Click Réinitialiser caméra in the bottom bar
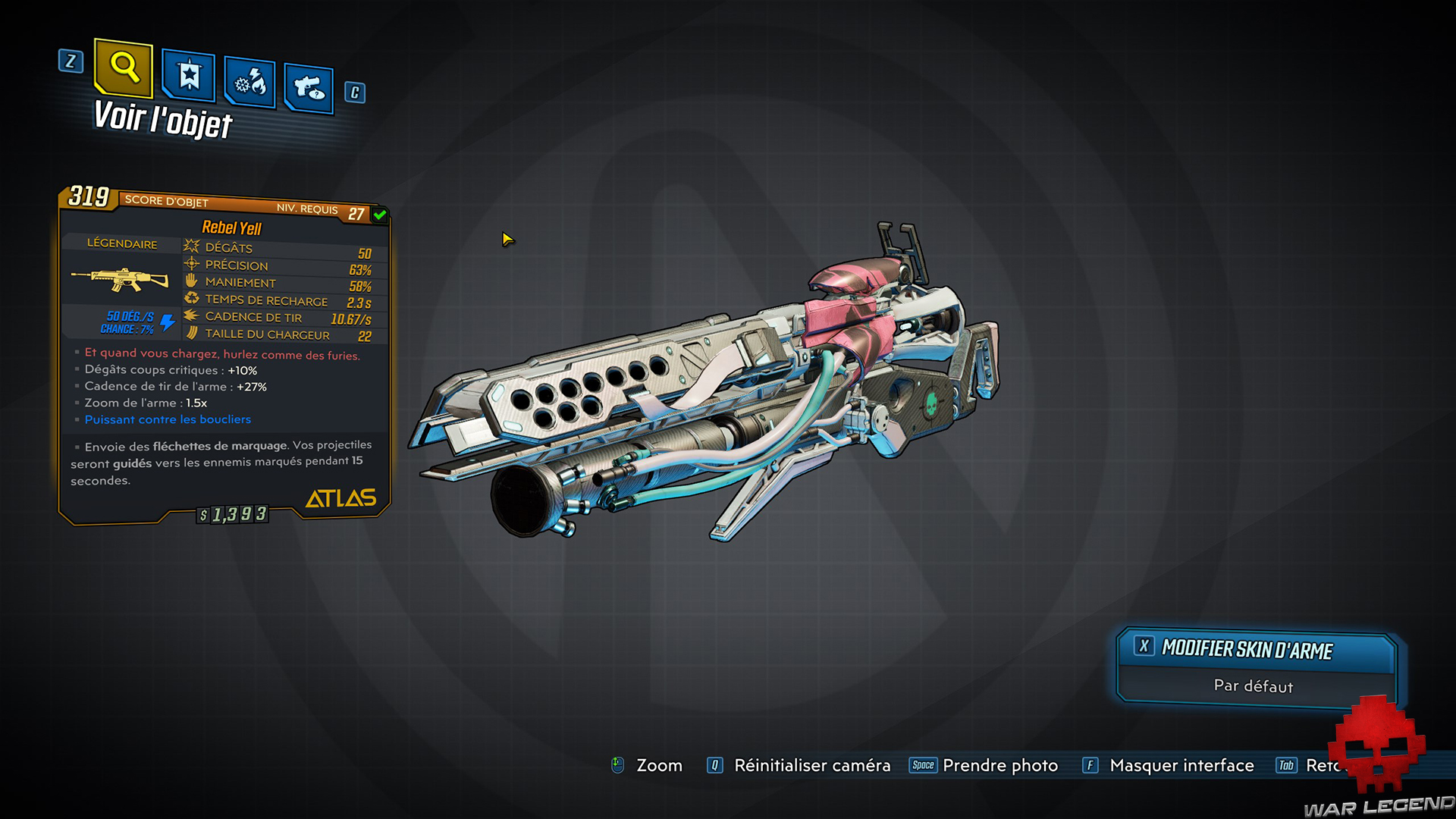 [x=811, y=765]
